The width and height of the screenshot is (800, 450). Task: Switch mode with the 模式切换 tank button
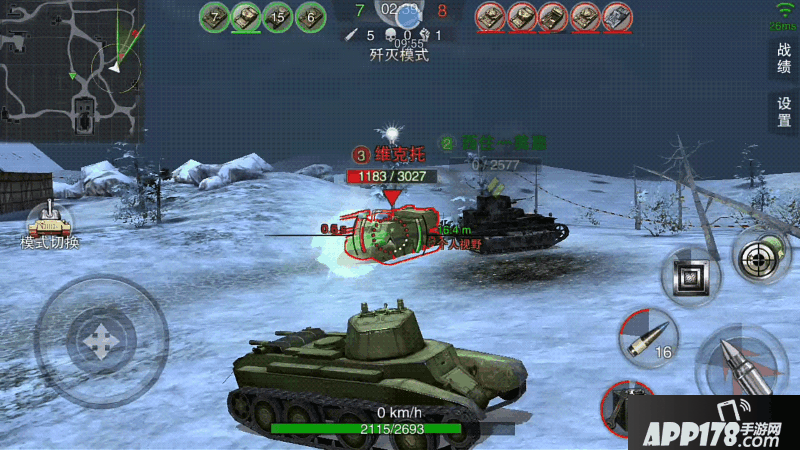pyautogui.click(x=50, y=225)
